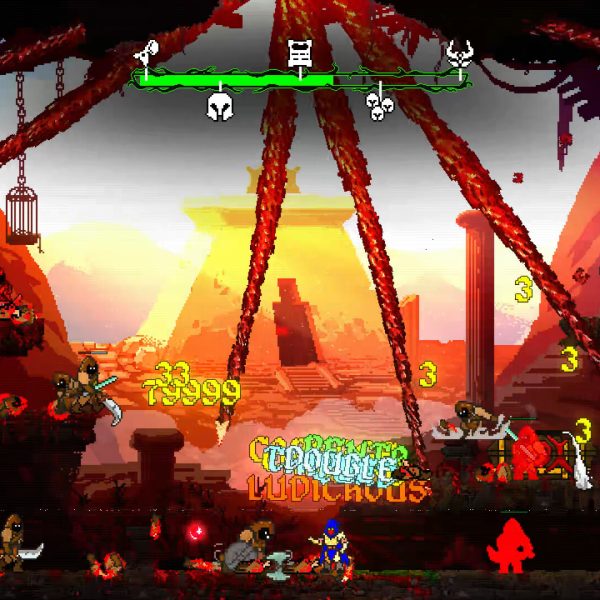600x600 pixels.
Task: Click the axe marker on the progress bar
Action: tap(145, 50)
